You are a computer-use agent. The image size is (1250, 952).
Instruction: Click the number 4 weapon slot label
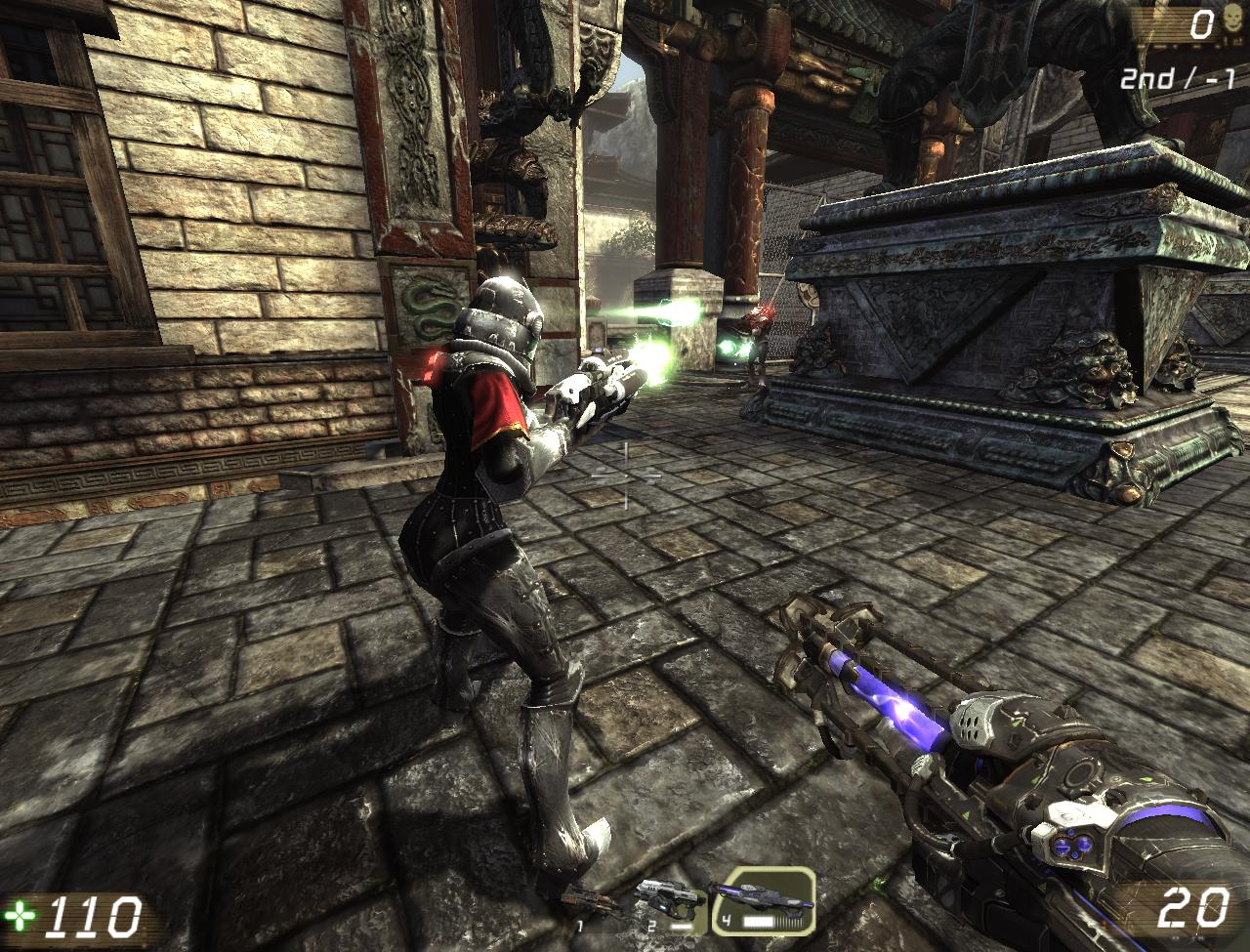[x=726, y=919]
